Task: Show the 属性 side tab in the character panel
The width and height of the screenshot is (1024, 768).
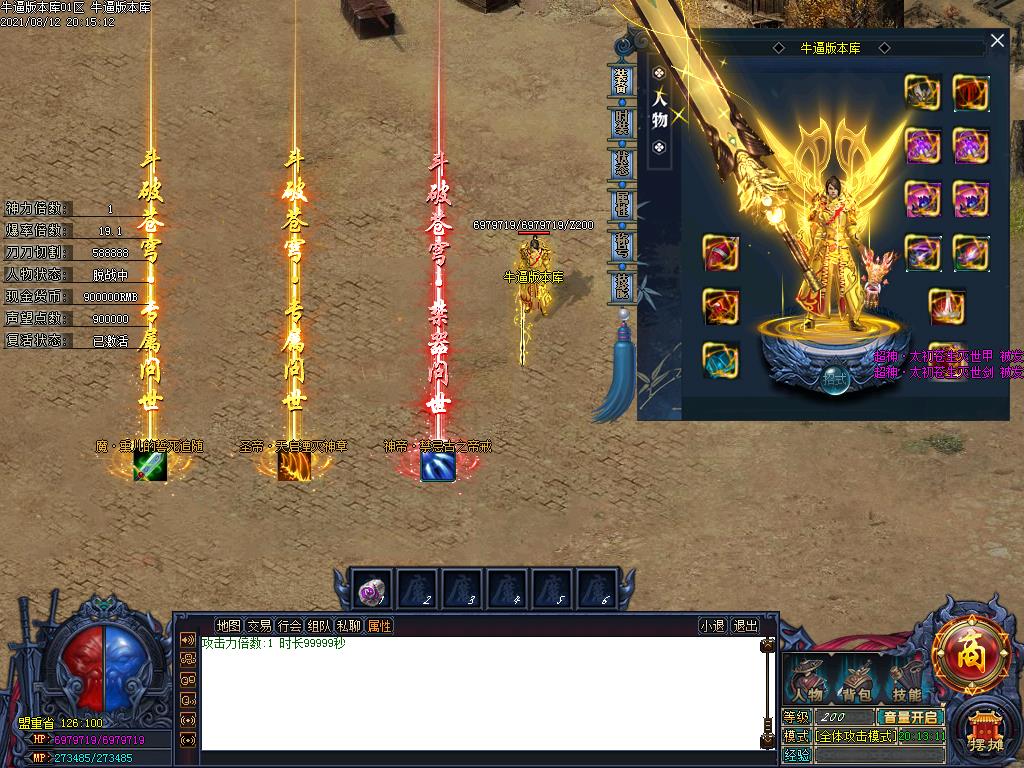Action: (x=622, y=203)
